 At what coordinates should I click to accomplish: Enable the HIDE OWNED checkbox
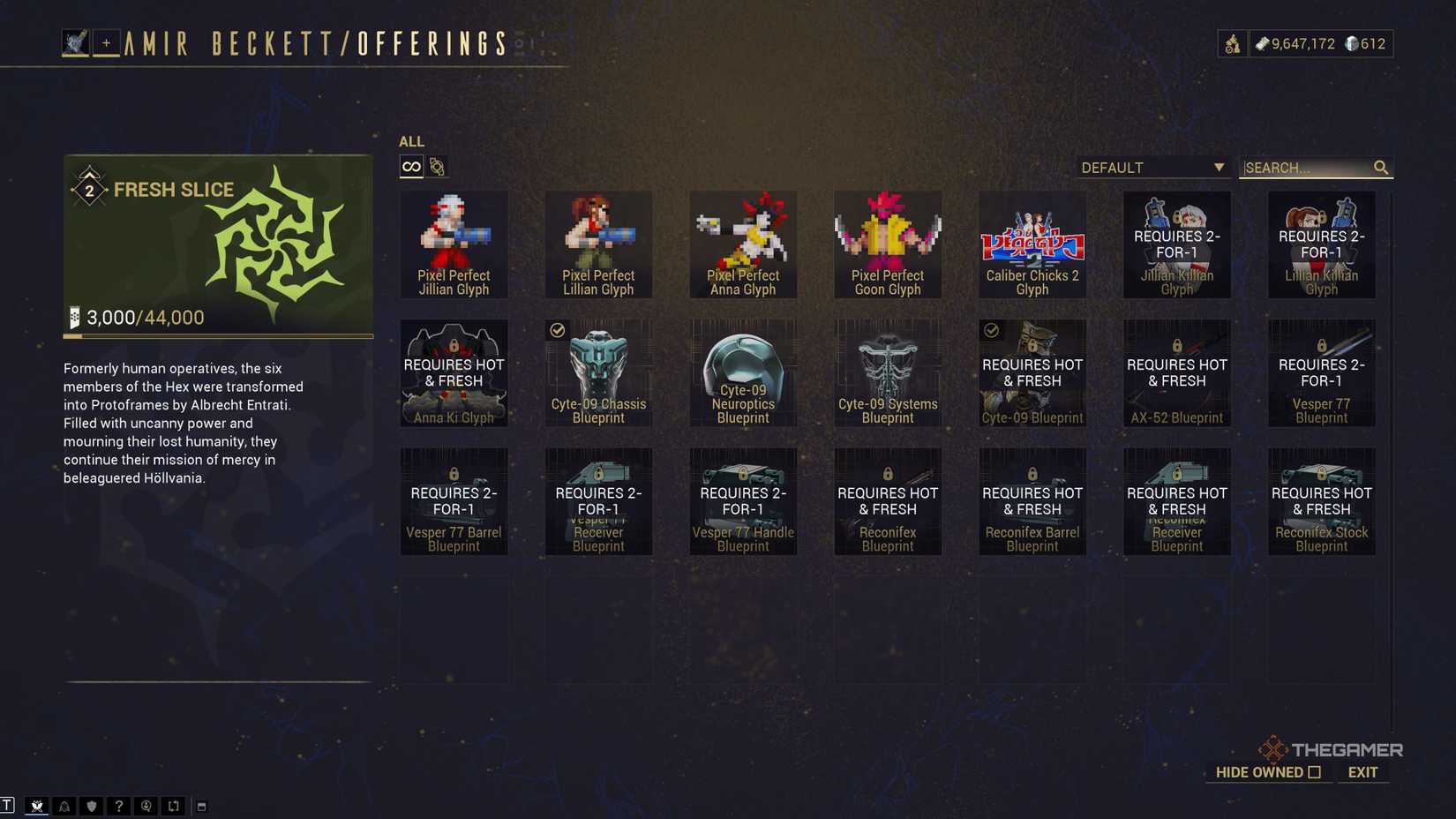1316,771
